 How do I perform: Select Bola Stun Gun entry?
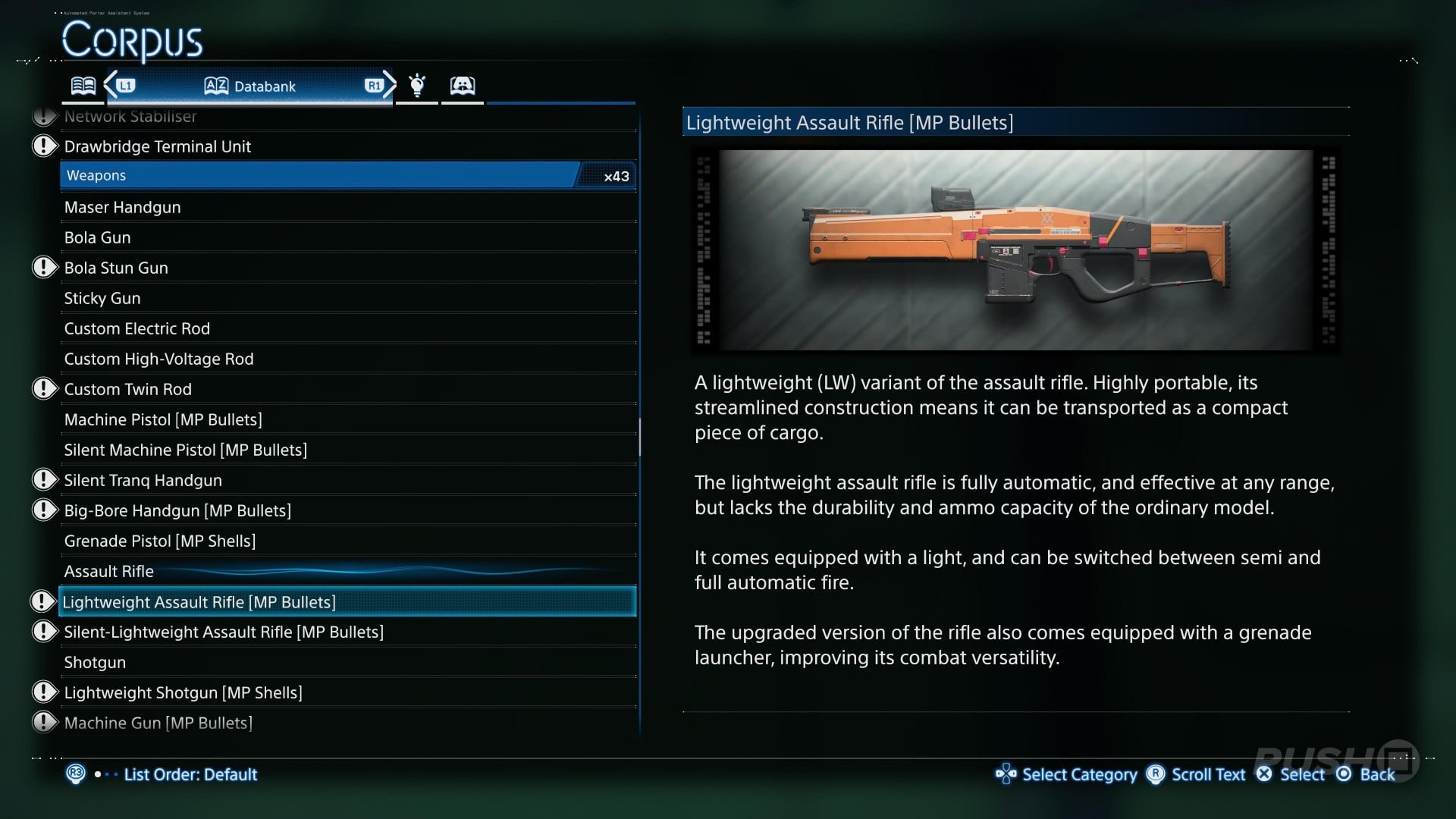pyautogui.click(x=116, y=268)
